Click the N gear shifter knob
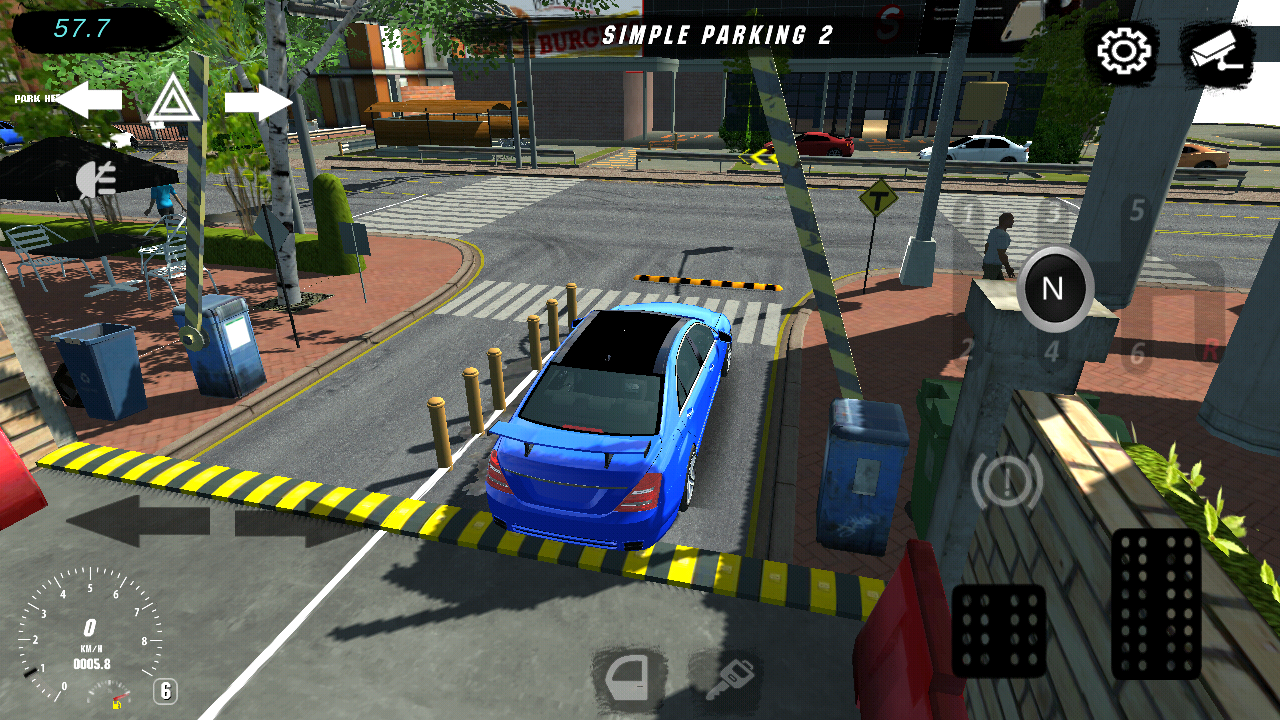 tap(1054, 289)
